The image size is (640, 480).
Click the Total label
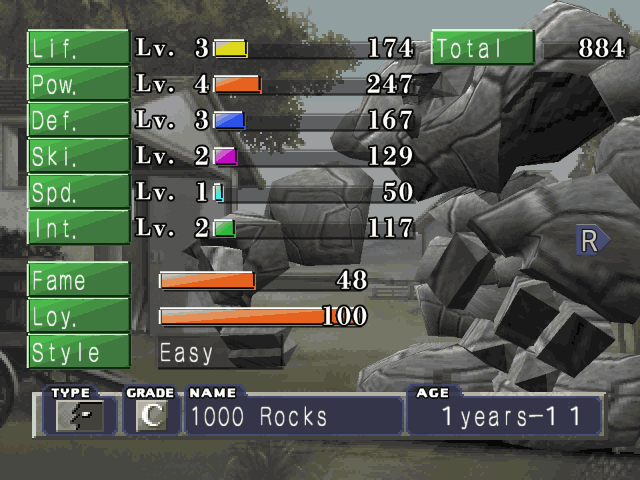482,48
